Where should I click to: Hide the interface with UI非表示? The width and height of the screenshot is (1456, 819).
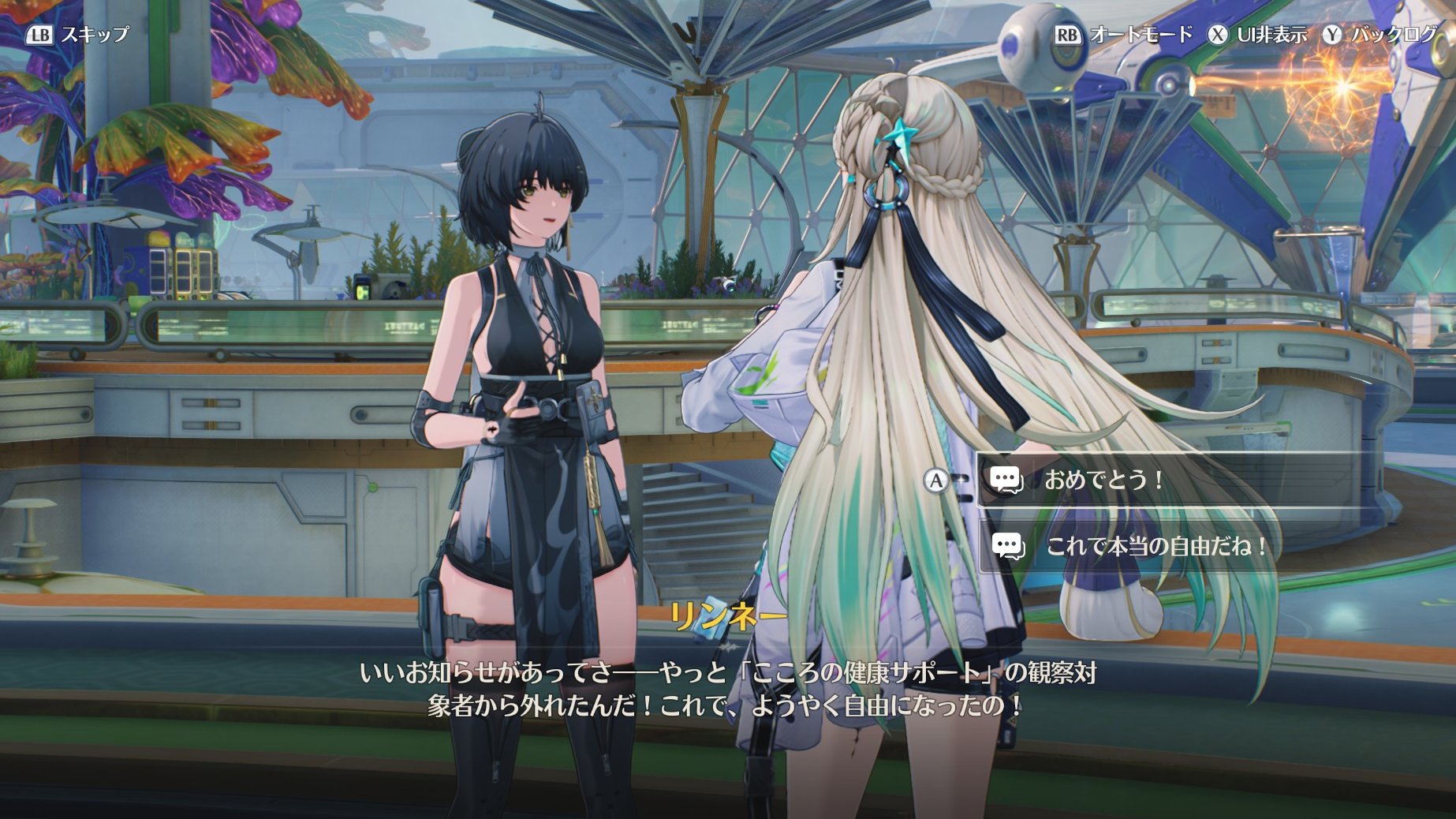pos(1259,35)
